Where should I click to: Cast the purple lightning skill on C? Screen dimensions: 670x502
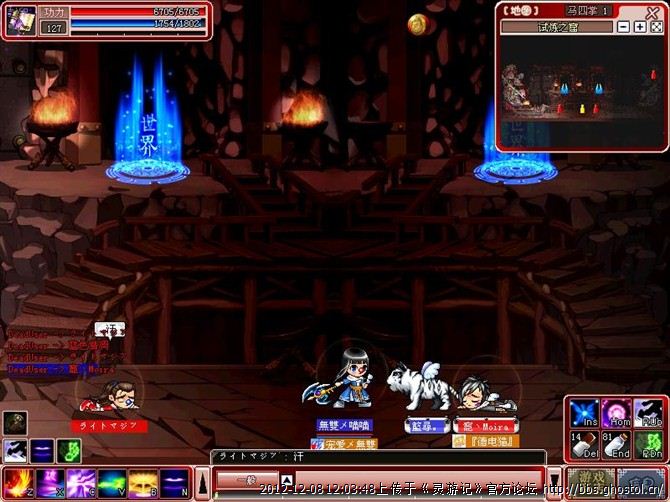(x=80, y=482)
